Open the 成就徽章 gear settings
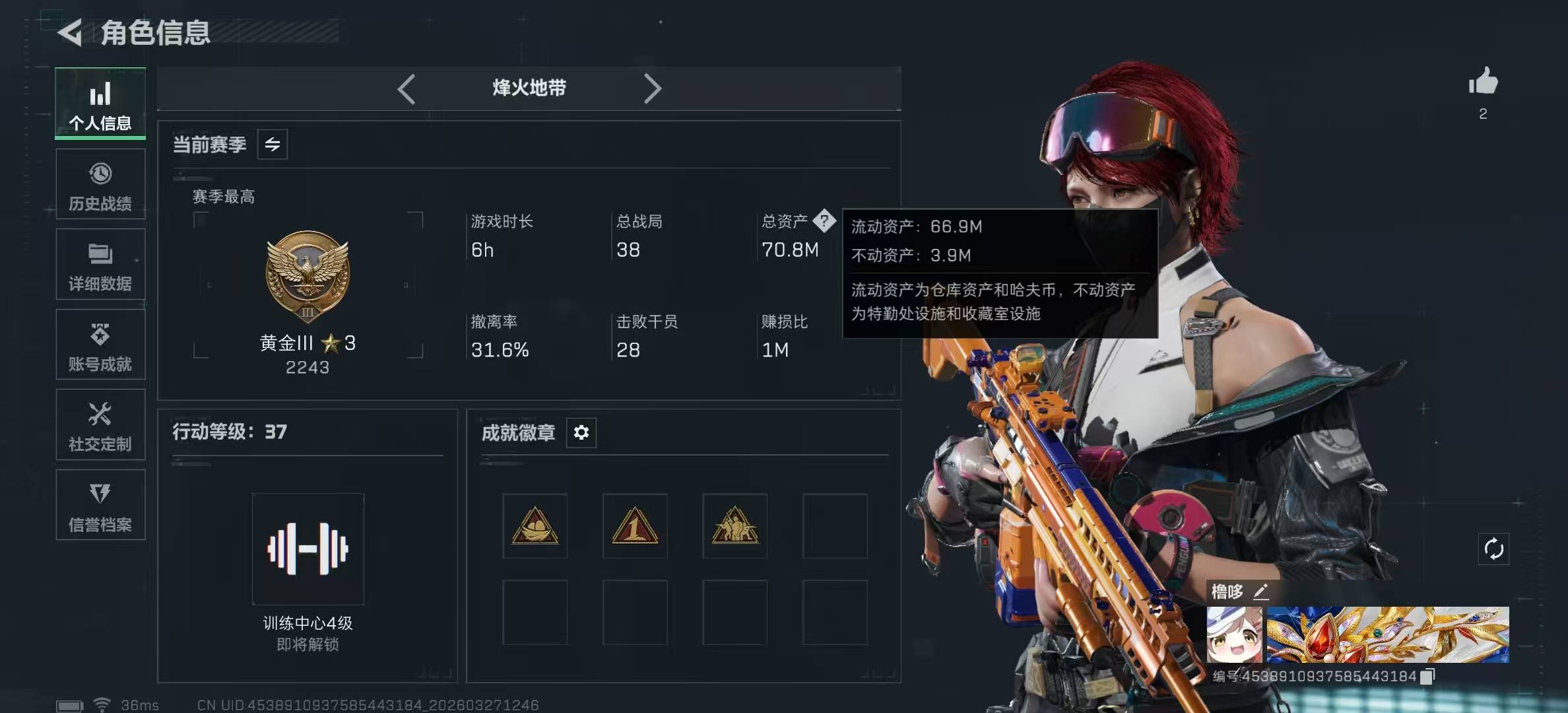 point(581,432)
